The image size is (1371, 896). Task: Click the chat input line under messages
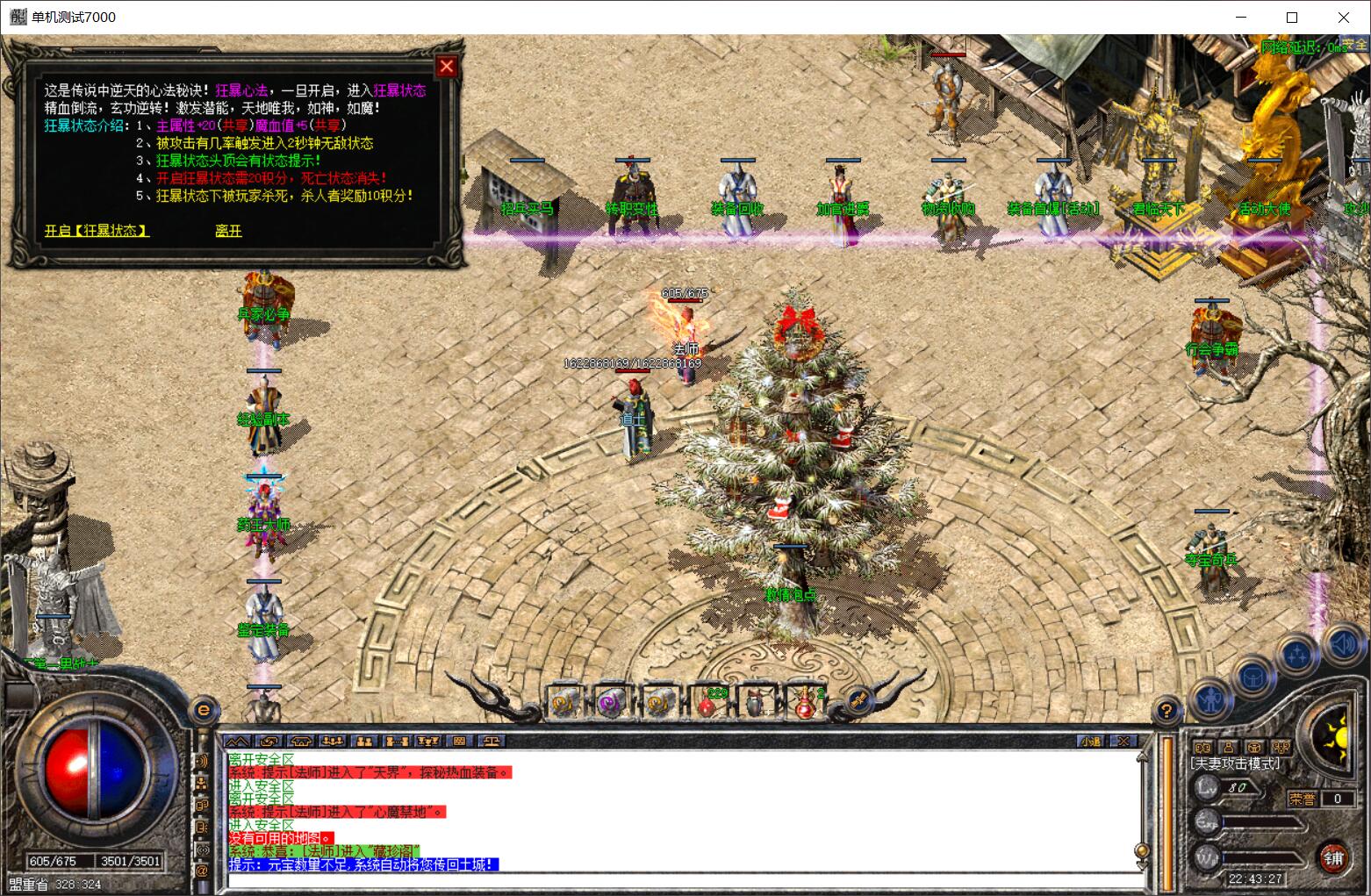tap(685, 880)
